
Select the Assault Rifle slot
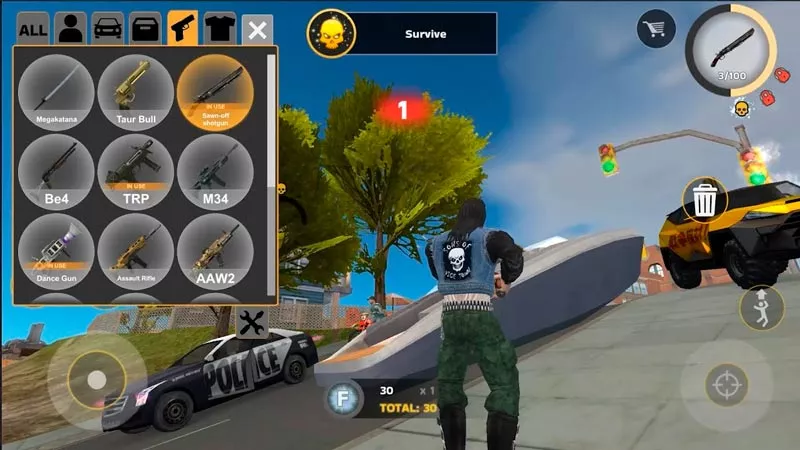click(x=136, y=250)
